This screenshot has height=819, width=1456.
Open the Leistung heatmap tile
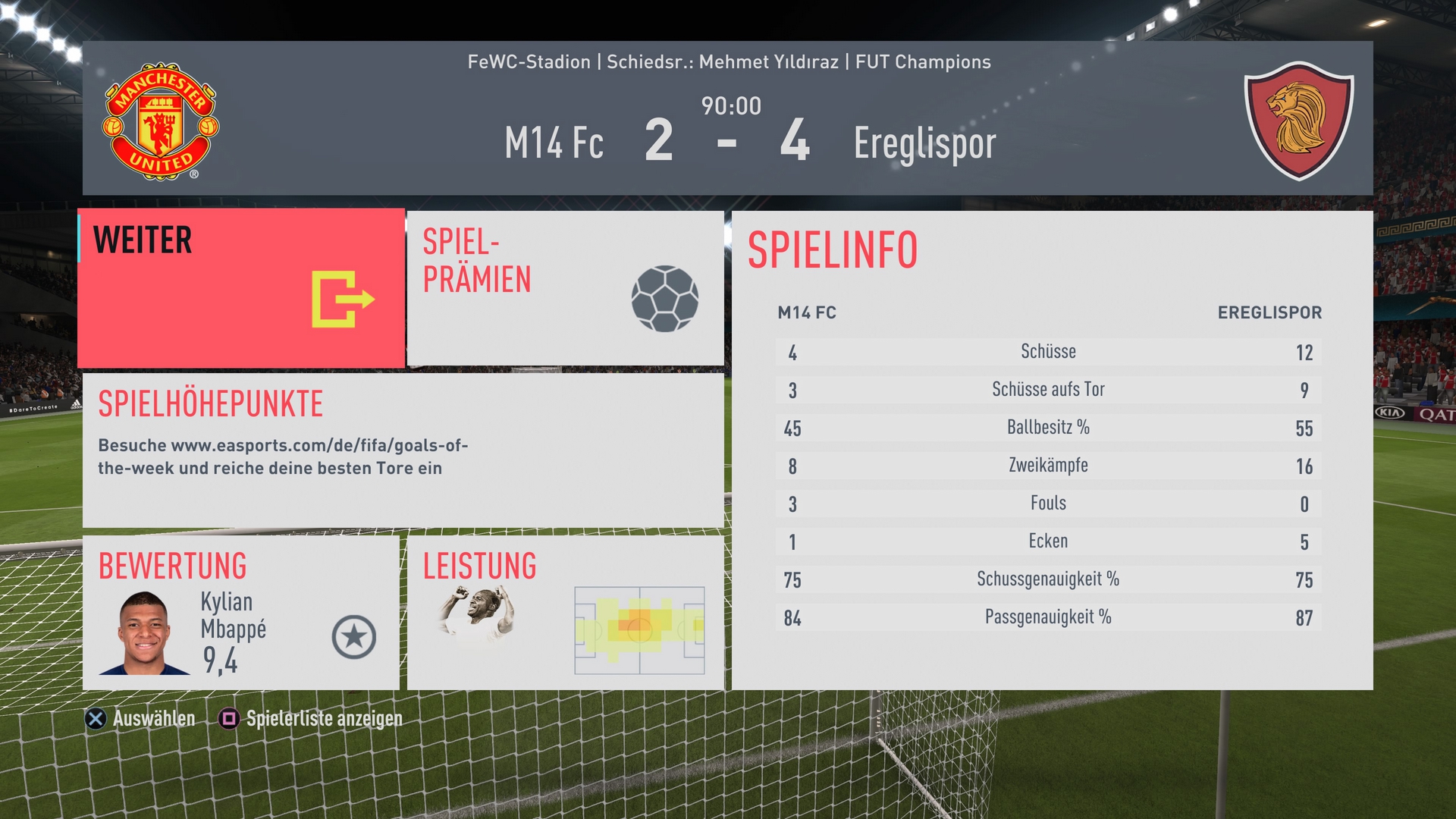[565, 613]
